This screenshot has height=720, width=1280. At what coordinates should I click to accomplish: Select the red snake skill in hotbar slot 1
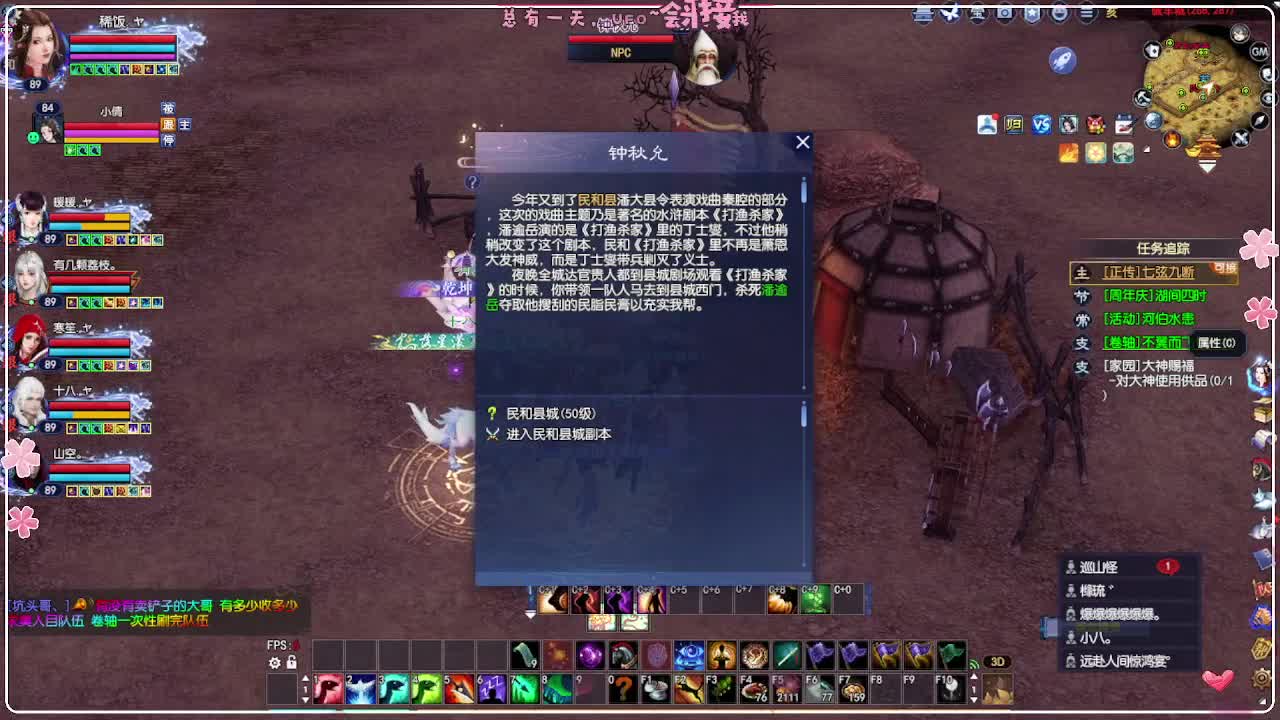327,689
